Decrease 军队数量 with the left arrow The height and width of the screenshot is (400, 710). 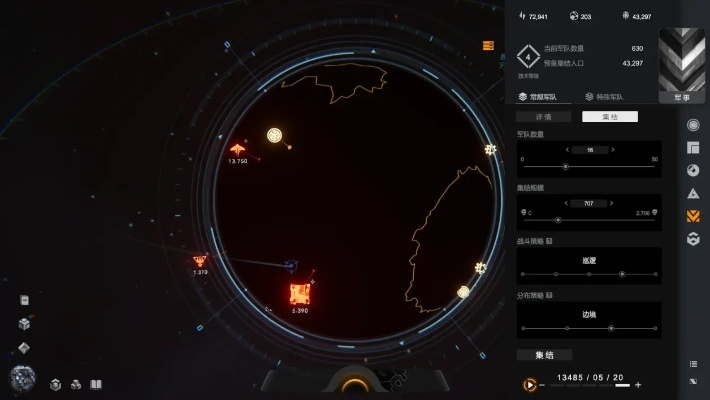coord(567,150)
